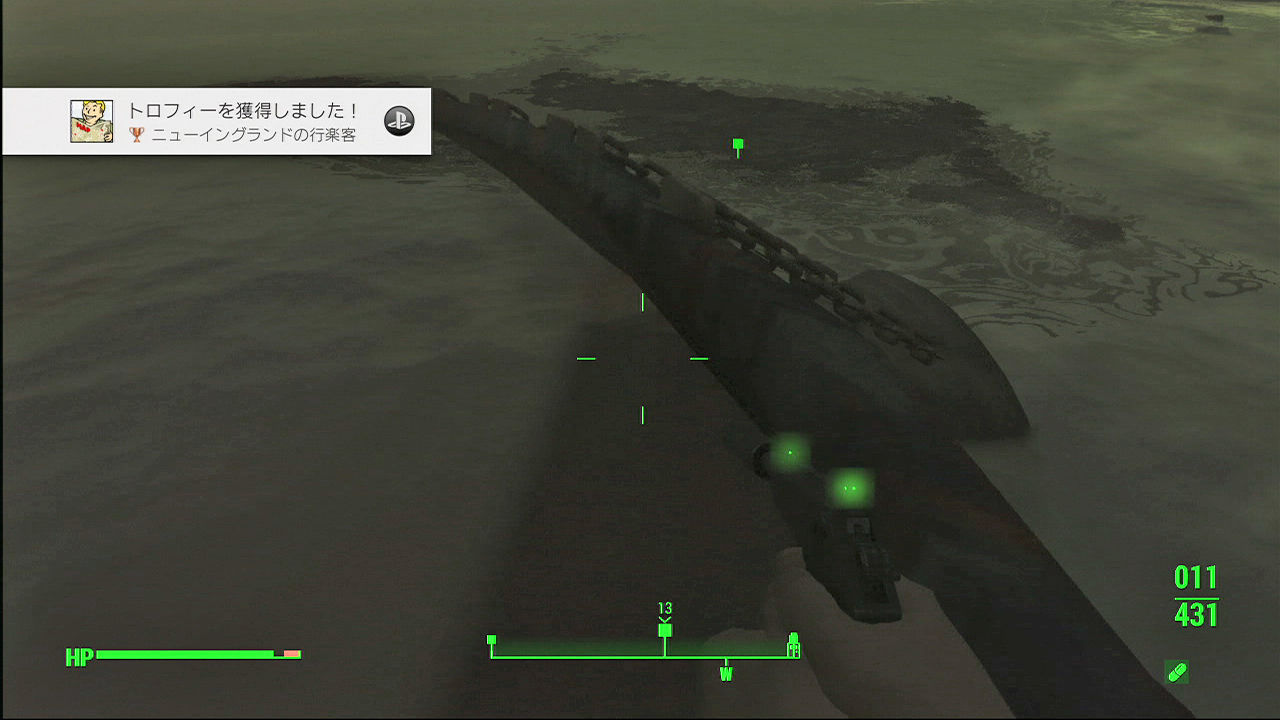Expand the trophy notification banner
Viewport: 1280px width, 720px height.
[x=215, y=120]
